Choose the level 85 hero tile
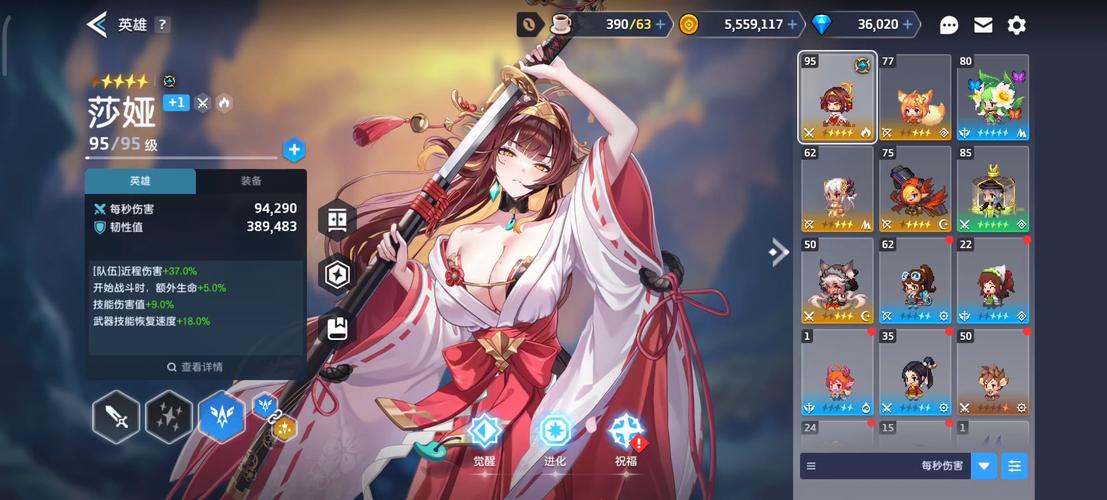The height and width of the screenshot is (500, 1107). tap(993, 189)
